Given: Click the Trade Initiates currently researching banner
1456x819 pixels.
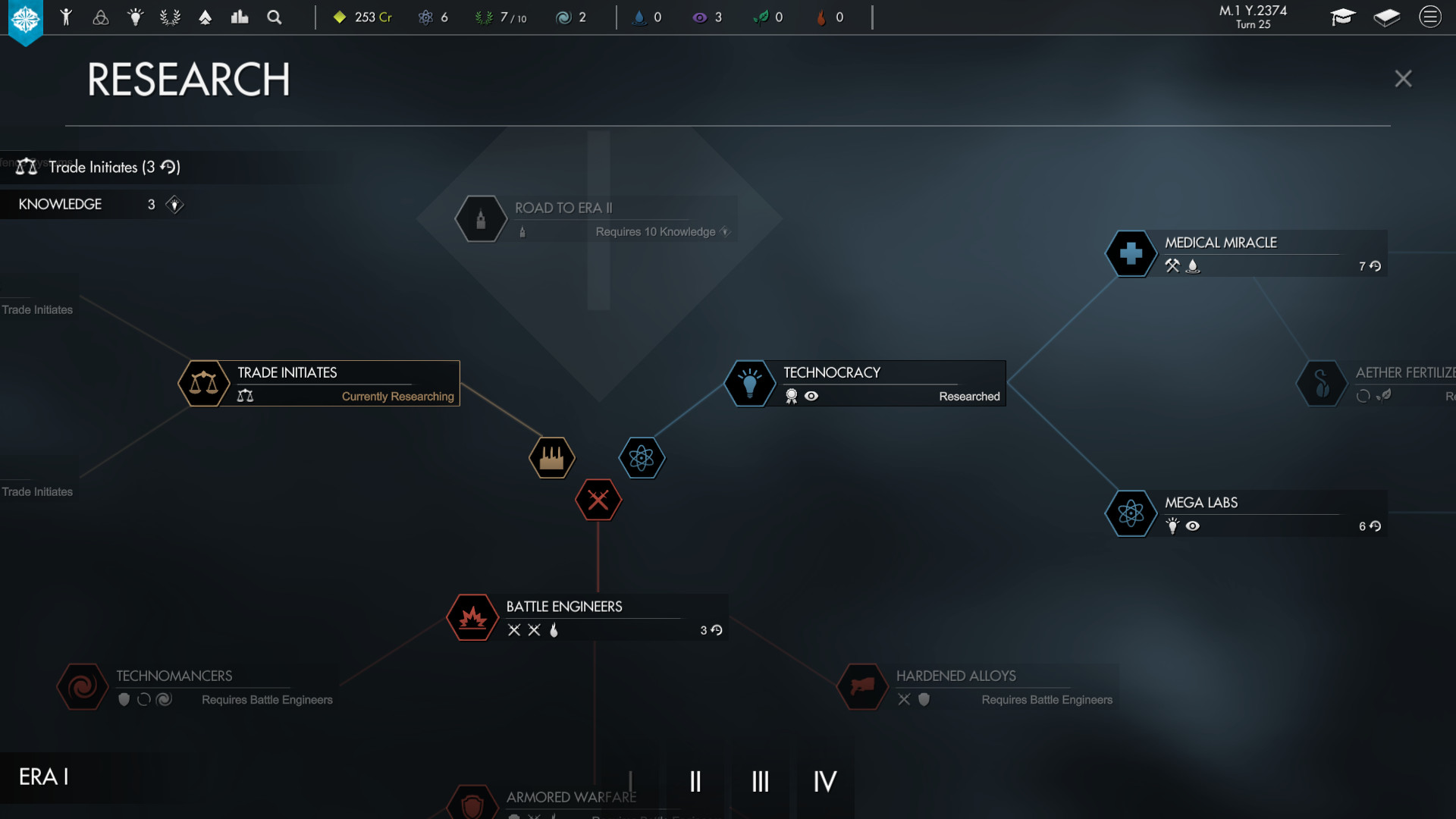Looking at the screenshot, I should point(318,383).
